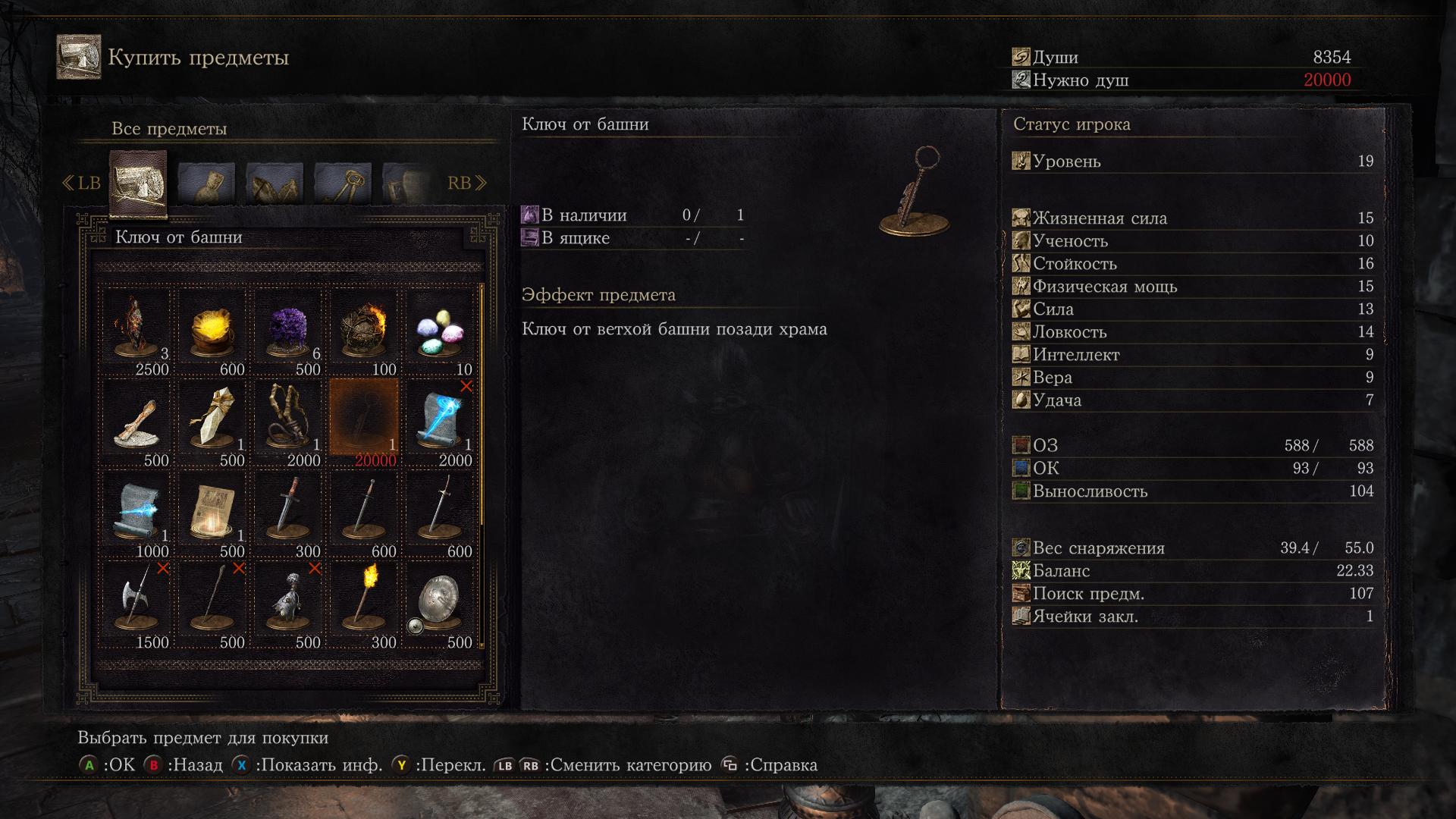Image resolution: width=1456 pixels, height=819 pixels.
Task: Select the Ember item for 2500 souls
Action: tap(136, 331)
